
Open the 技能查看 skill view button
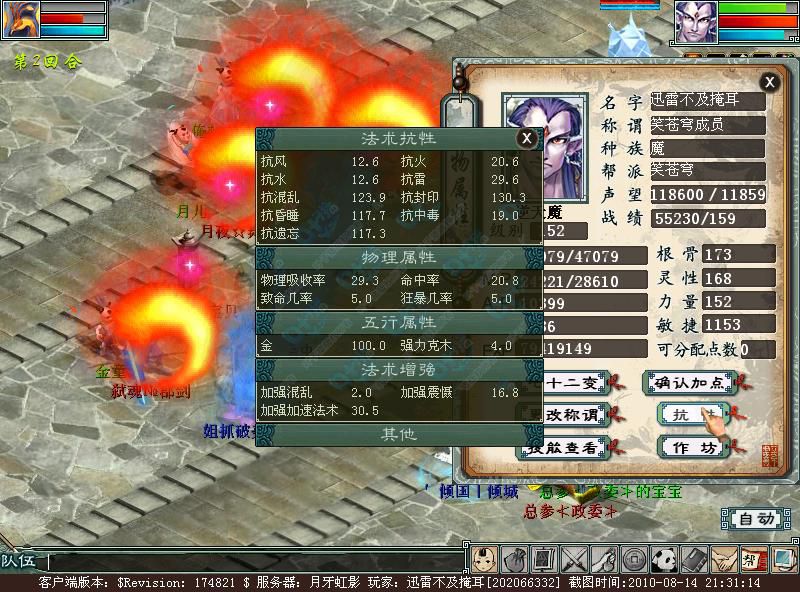click(568, 447)
